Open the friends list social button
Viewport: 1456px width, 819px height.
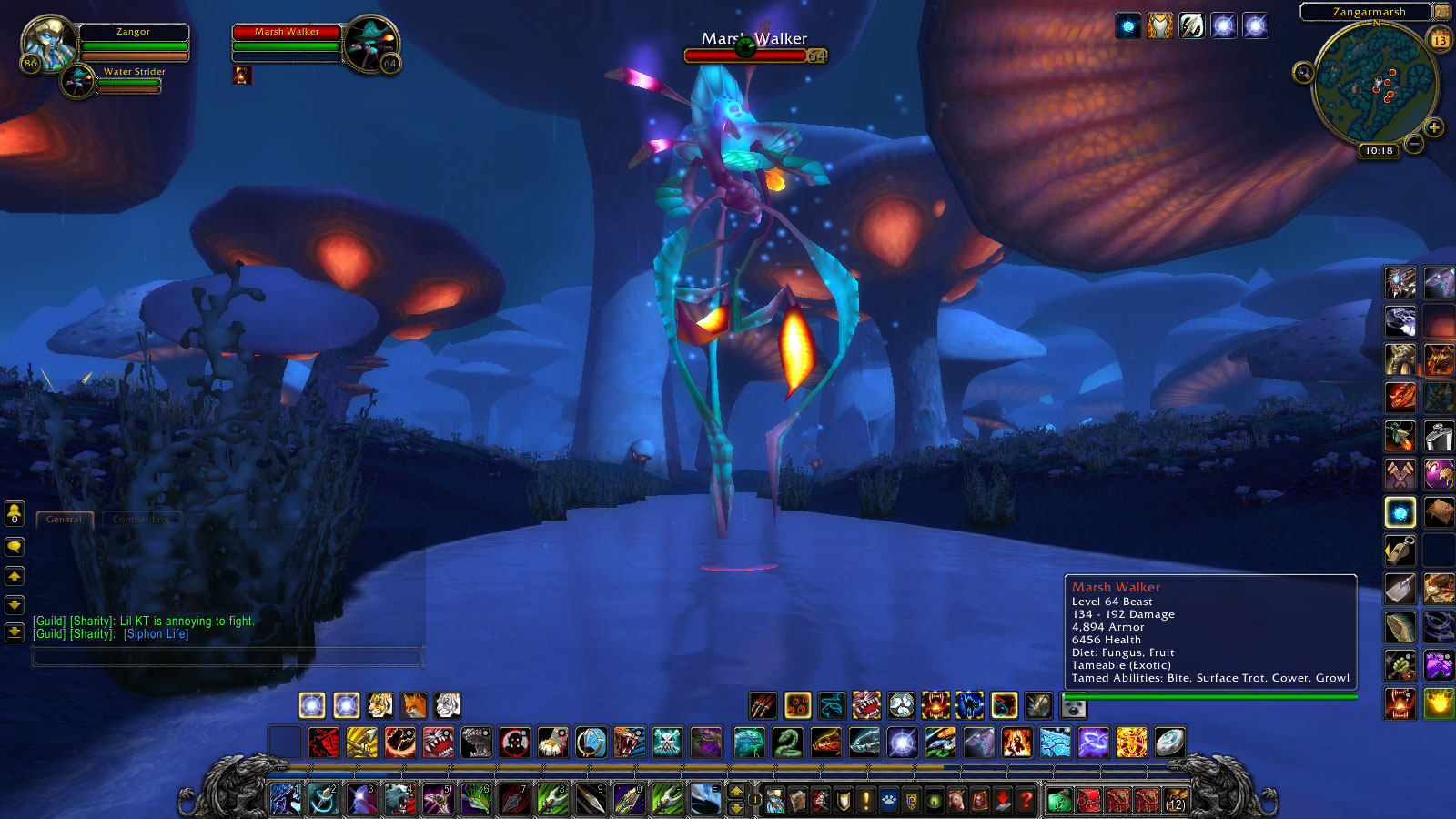click(x=15, y=514)
